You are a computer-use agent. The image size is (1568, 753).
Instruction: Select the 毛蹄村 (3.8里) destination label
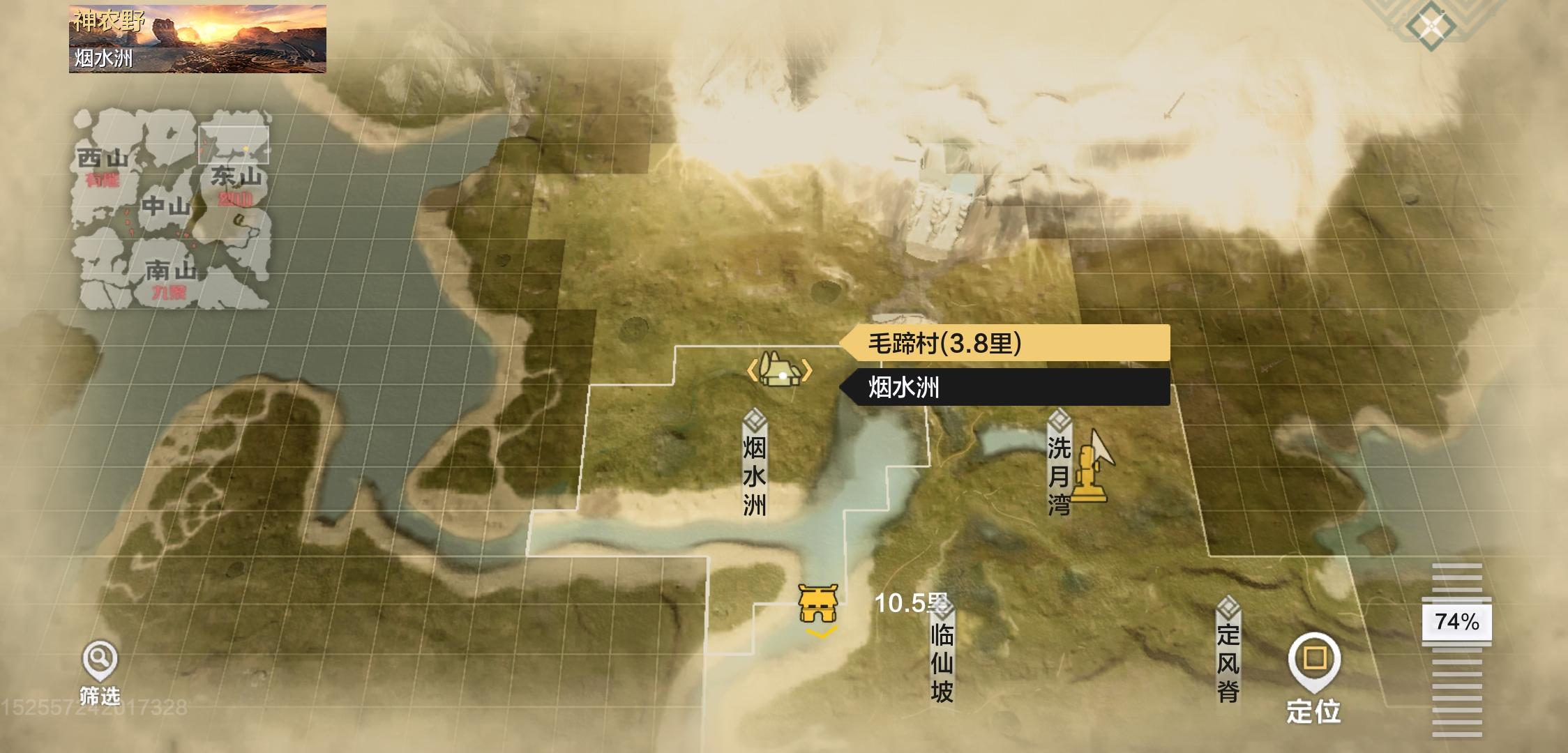click(x=1004, y=343)
